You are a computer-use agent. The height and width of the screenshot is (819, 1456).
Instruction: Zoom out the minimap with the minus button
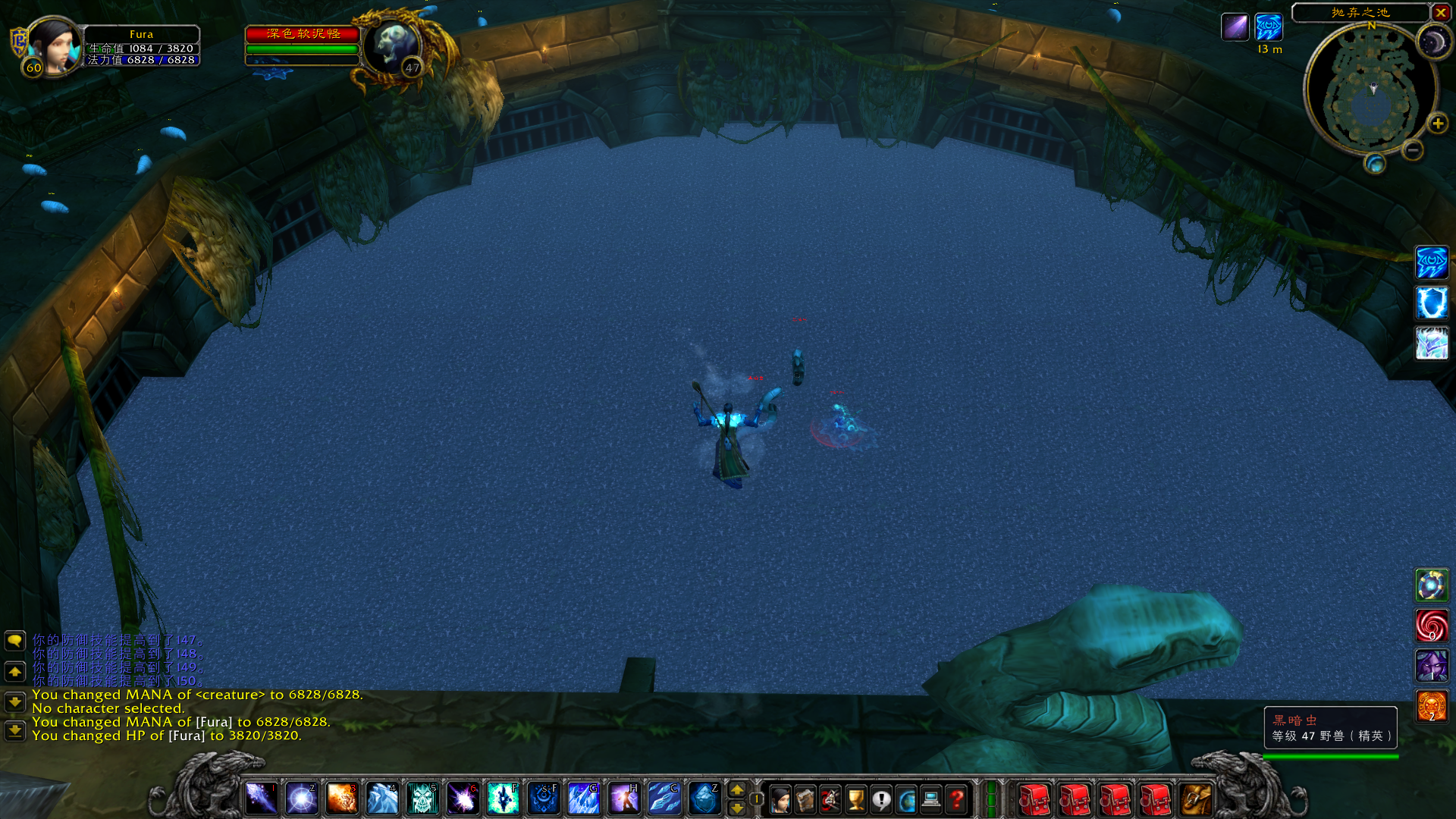(1412, 150)
